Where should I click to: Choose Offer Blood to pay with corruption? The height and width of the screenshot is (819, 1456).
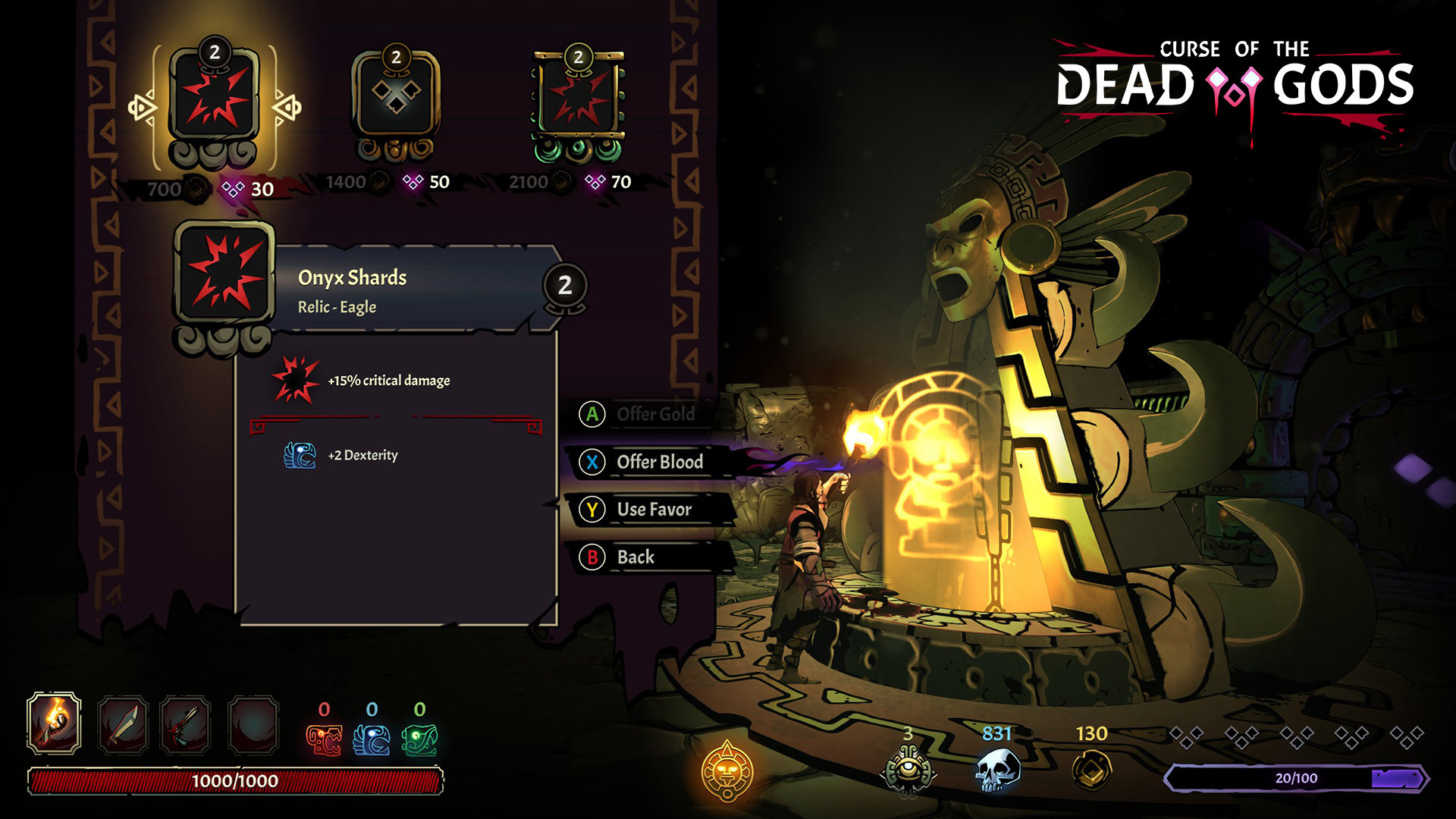[659, 462]
